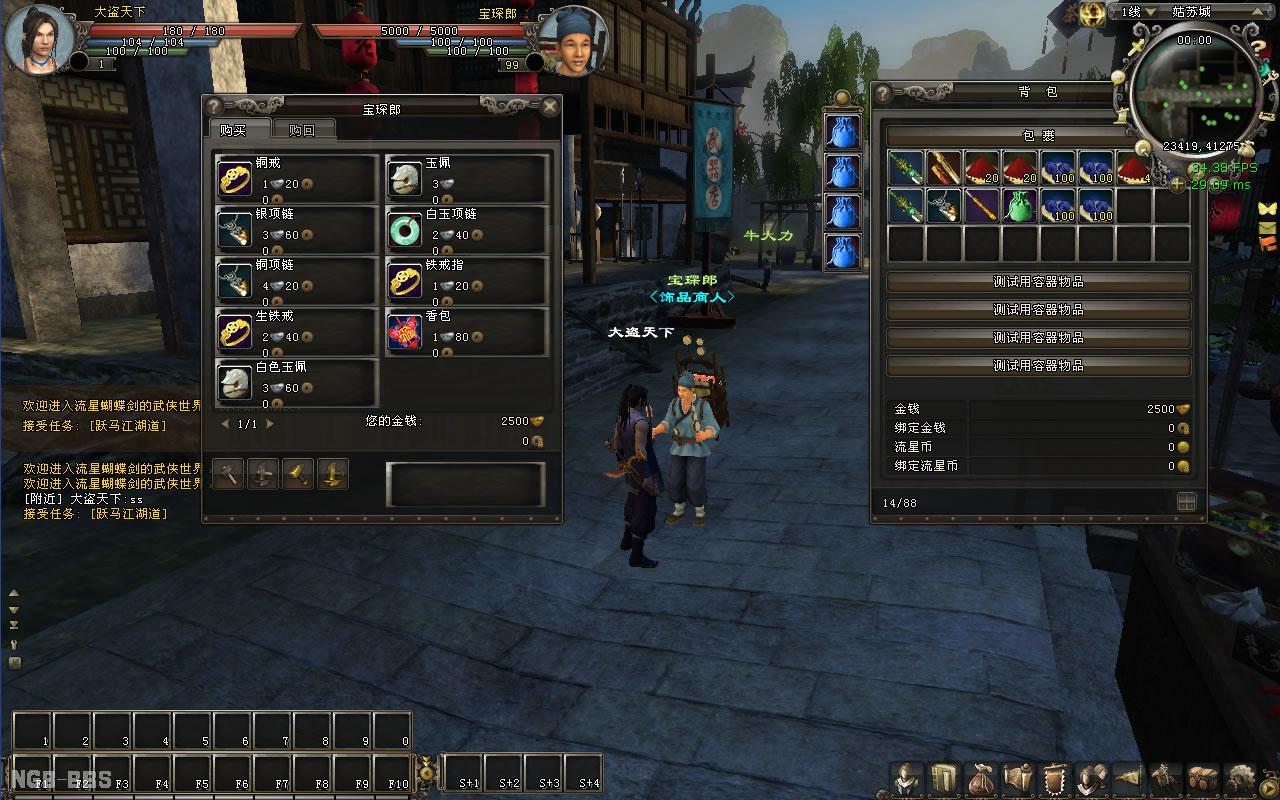Viewport: 1280px width, 800px height.
Task: Pick the 银项链 silver necklace listing
Action: (x=235, y=229)
